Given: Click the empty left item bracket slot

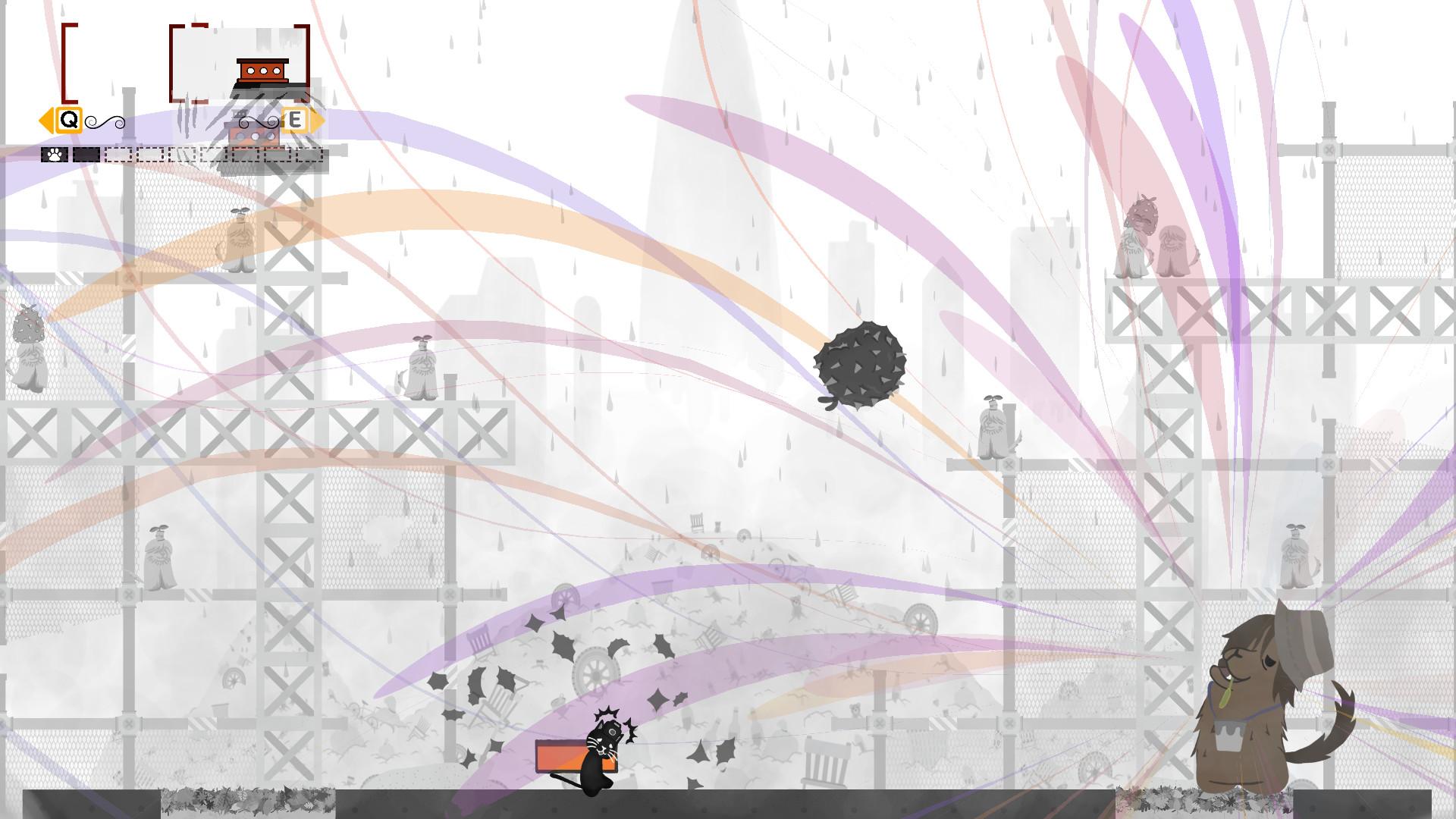Looking at the screenshot, I should (x=71, y=64).
